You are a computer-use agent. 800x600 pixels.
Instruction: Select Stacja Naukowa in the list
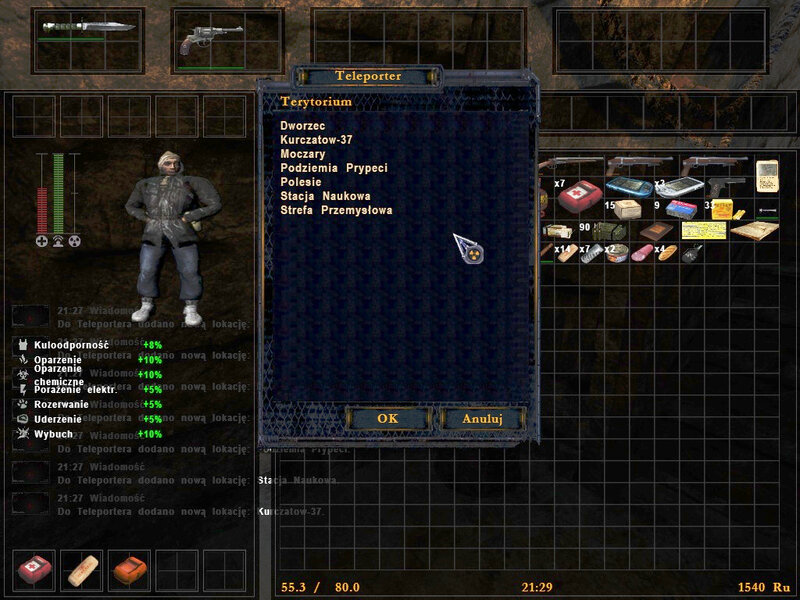[x=325, y=196]
